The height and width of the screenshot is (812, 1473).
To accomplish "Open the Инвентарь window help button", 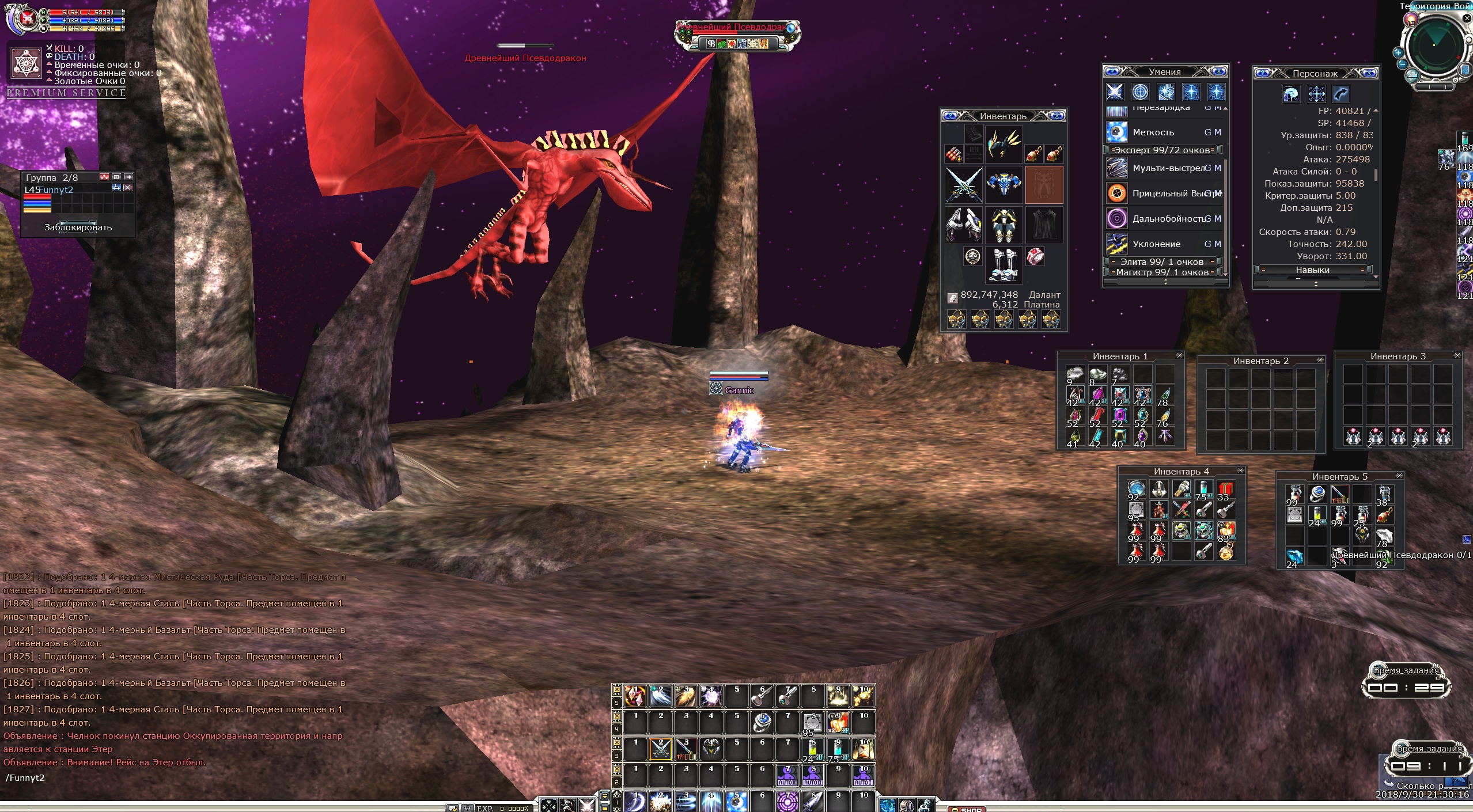I will click(950, 116).
